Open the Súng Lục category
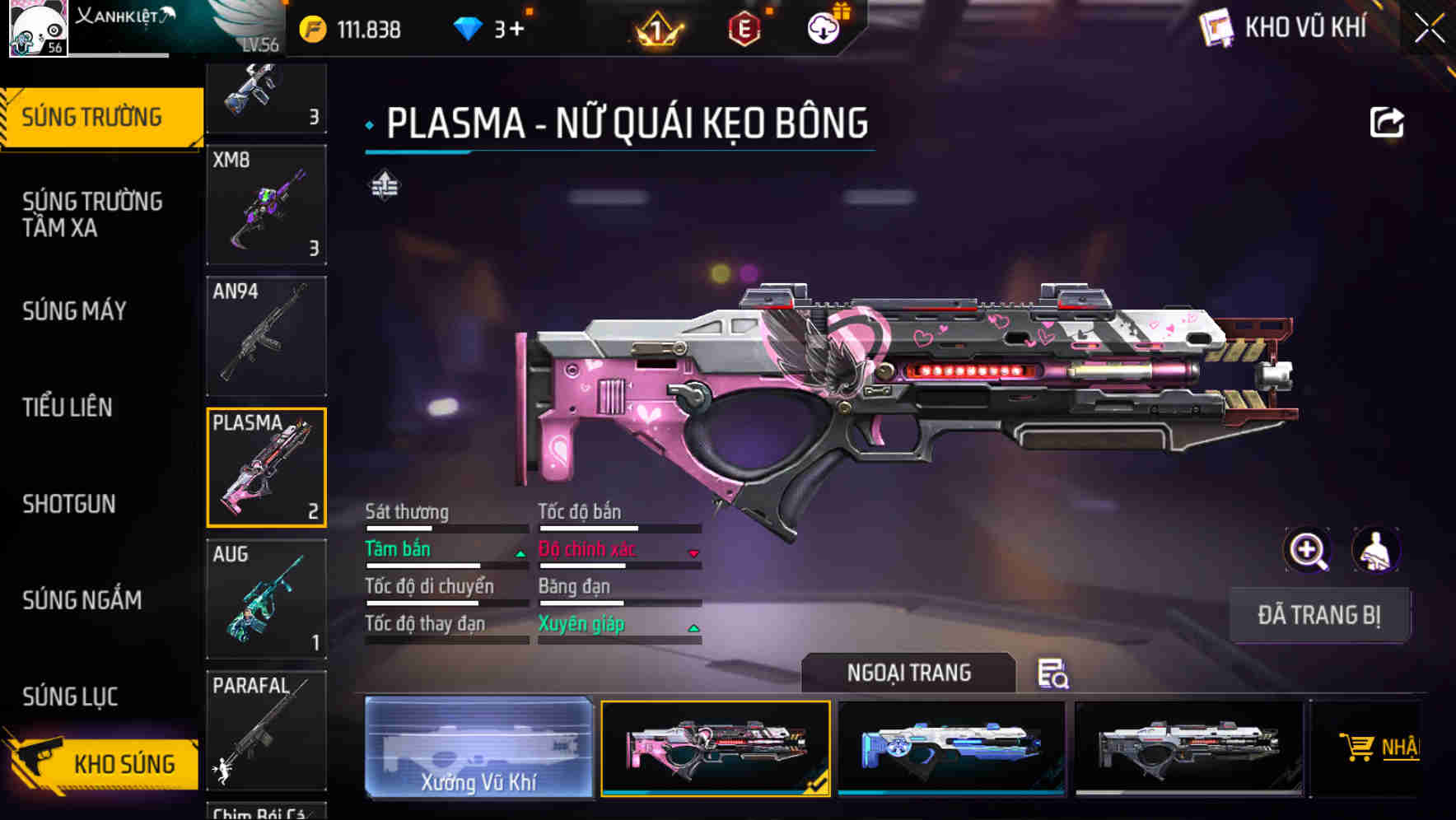The image size is (1456, 820). tap(71, 697)
